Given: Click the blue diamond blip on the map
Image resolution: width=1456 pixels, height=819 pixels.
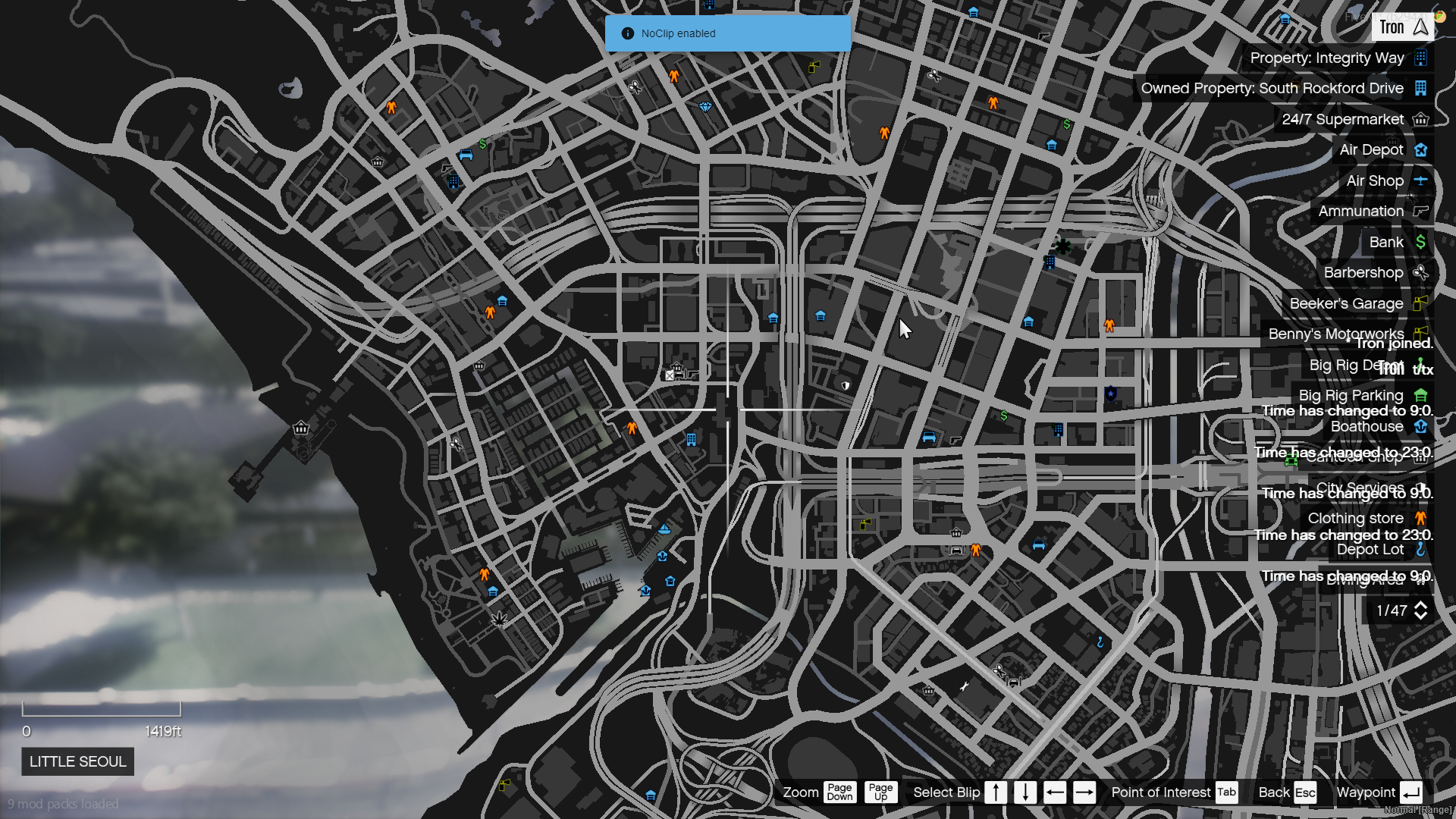Looking at the screenshot, I should coord(705,107).
